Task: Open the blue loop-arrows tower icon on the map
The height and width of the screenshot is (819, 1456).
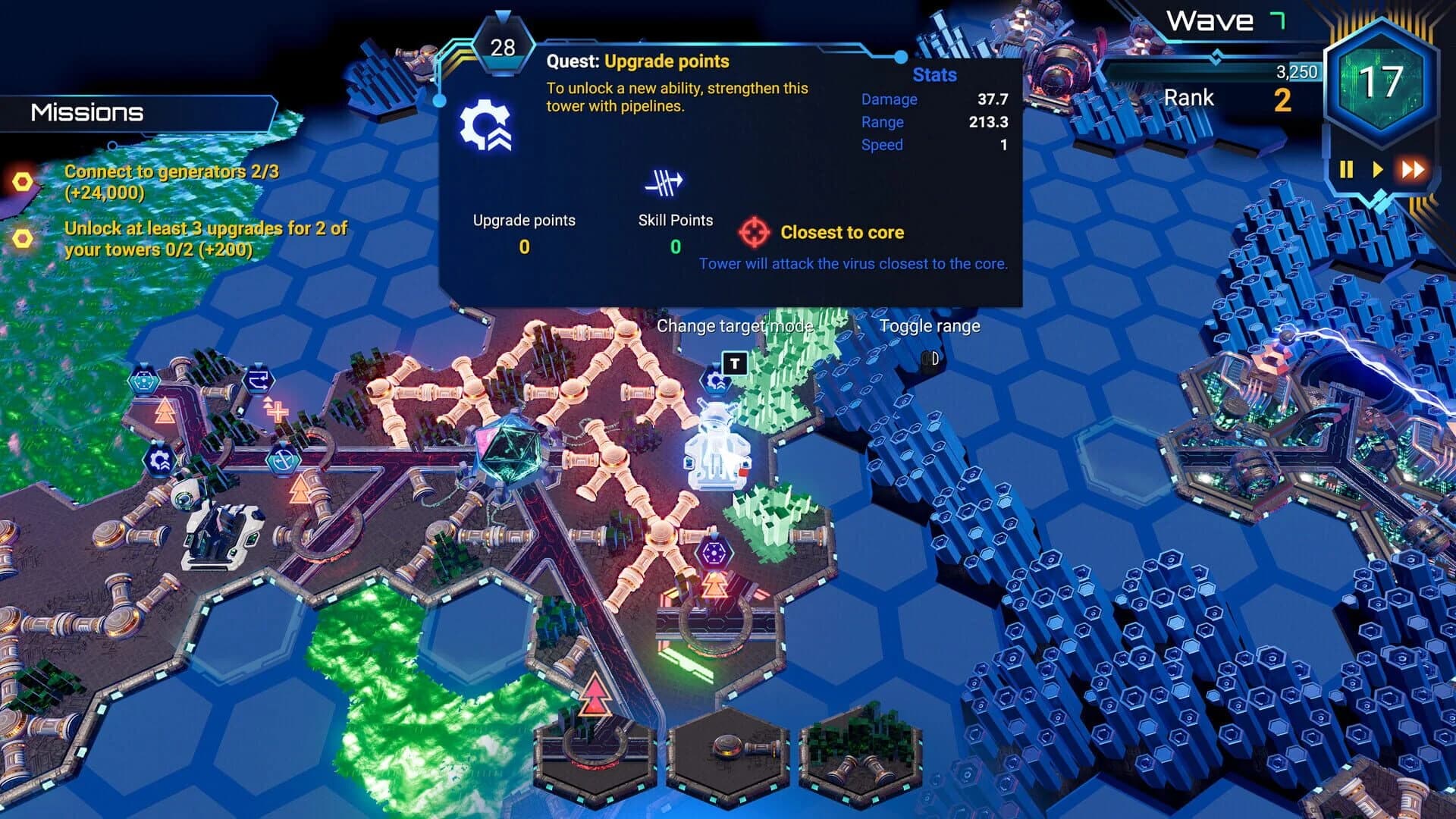Action: pos(259,378)
